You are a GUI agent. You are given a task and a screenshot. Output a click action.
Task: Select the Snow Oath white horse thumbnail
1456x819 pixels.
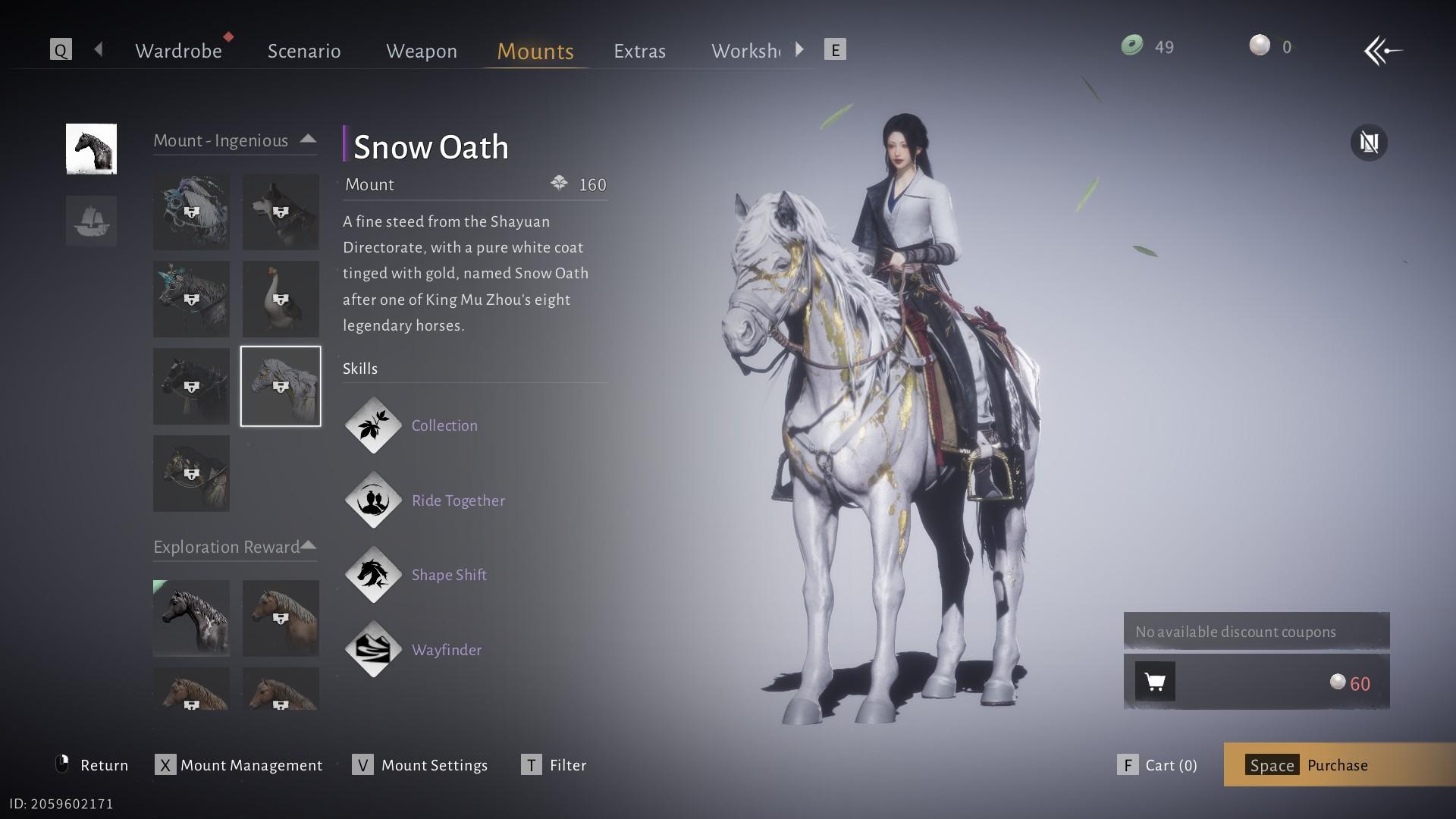pos(281,386)
